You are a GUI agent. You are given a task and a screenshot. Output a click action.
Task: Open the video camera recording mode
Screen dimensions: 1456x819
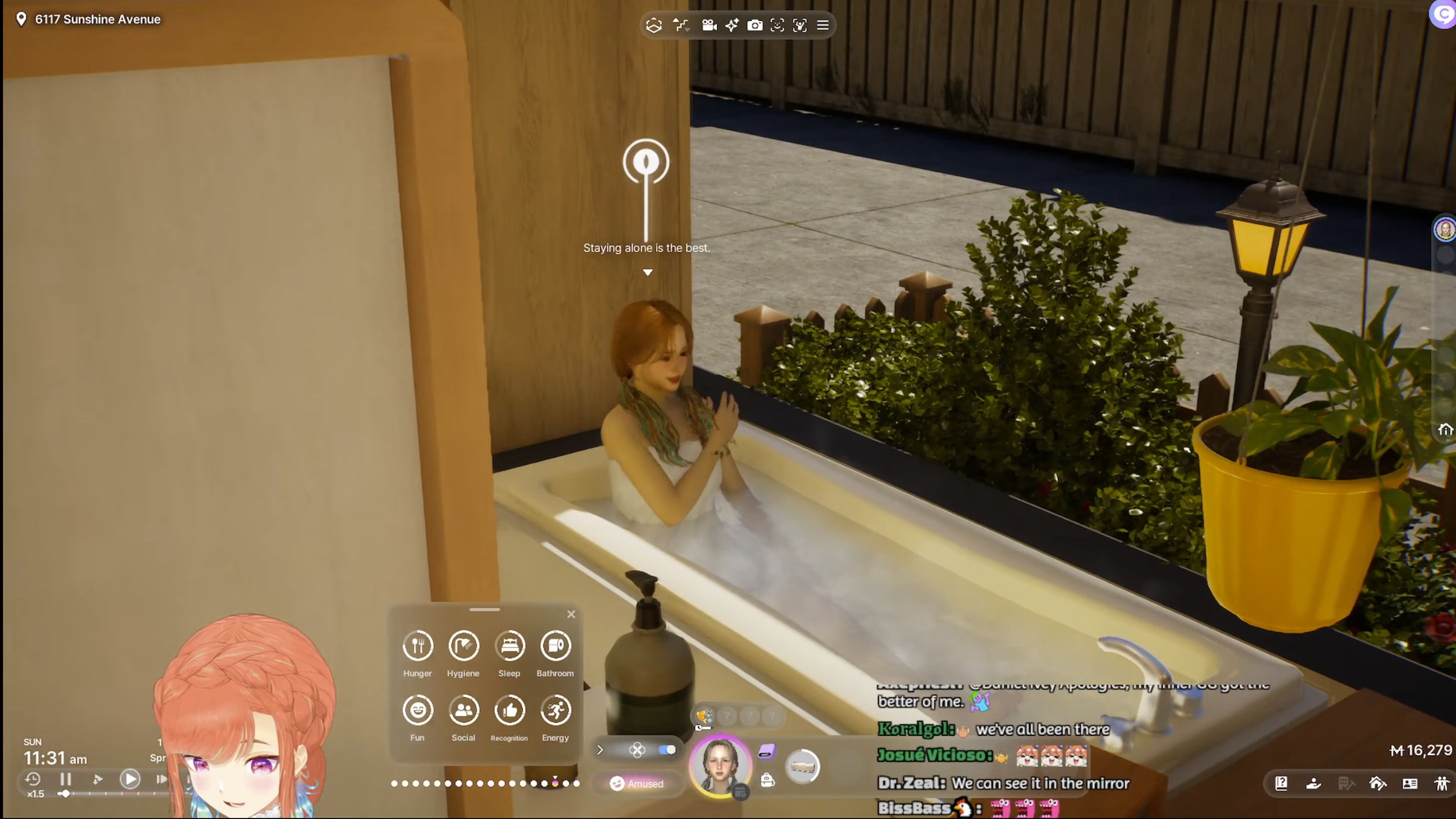(709, 26)
